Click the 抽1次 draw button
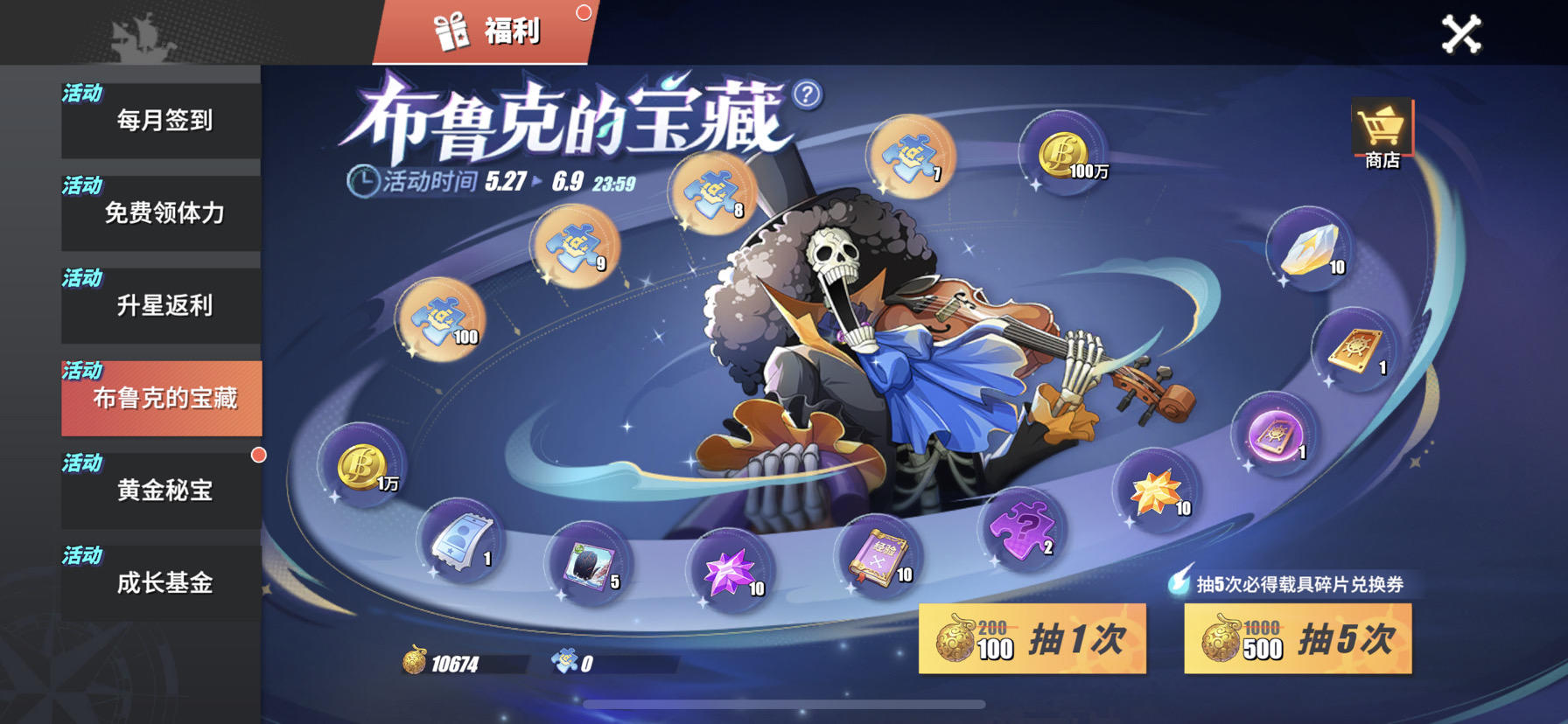The width and height of the screenshot is (1568, 724). [1031, 640]
